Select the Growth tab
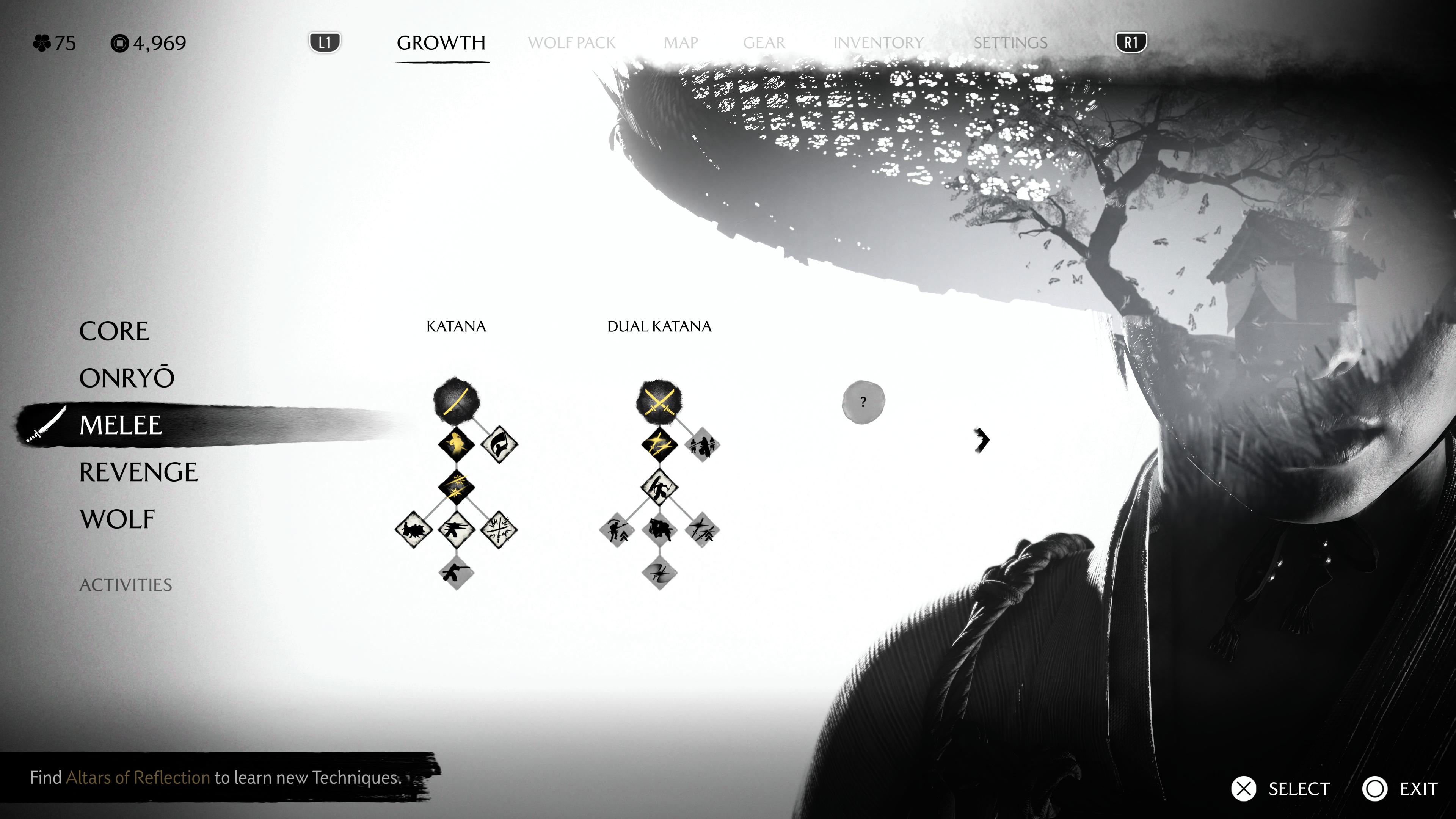Viewport: 1456px width, 819px height. tap(441, 43)
